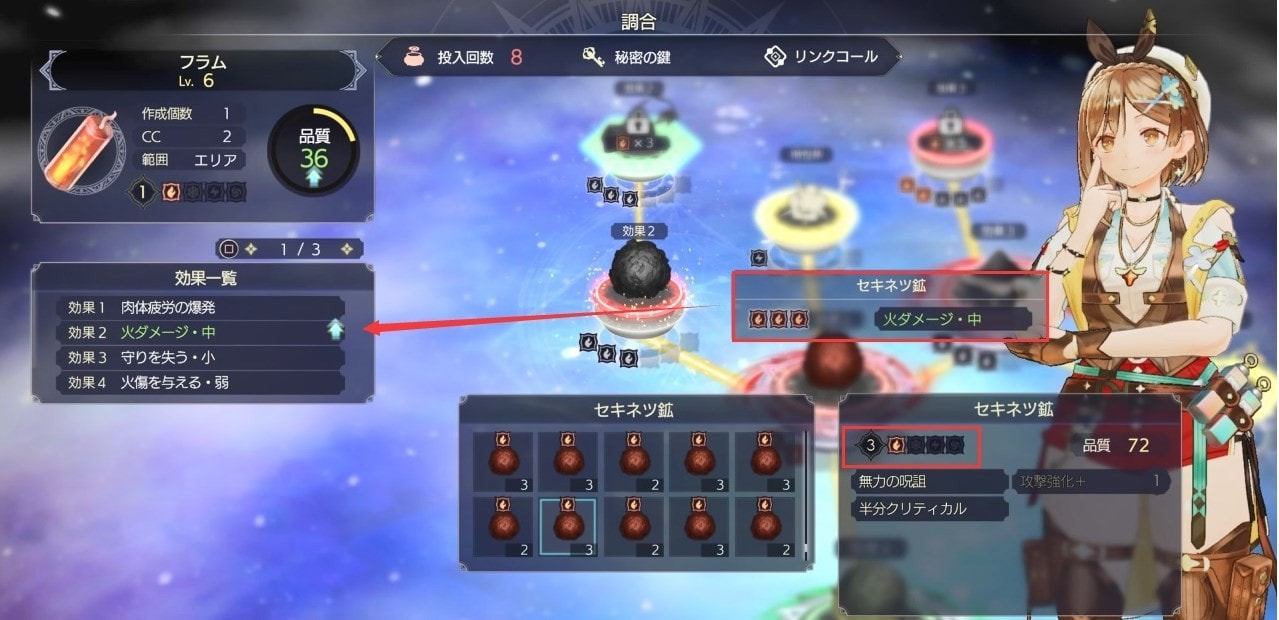Select the 攻撃強化+ trait entry
Image resolution: width=1279 pixels, height=620 pixels.
tap(1090, 482)
